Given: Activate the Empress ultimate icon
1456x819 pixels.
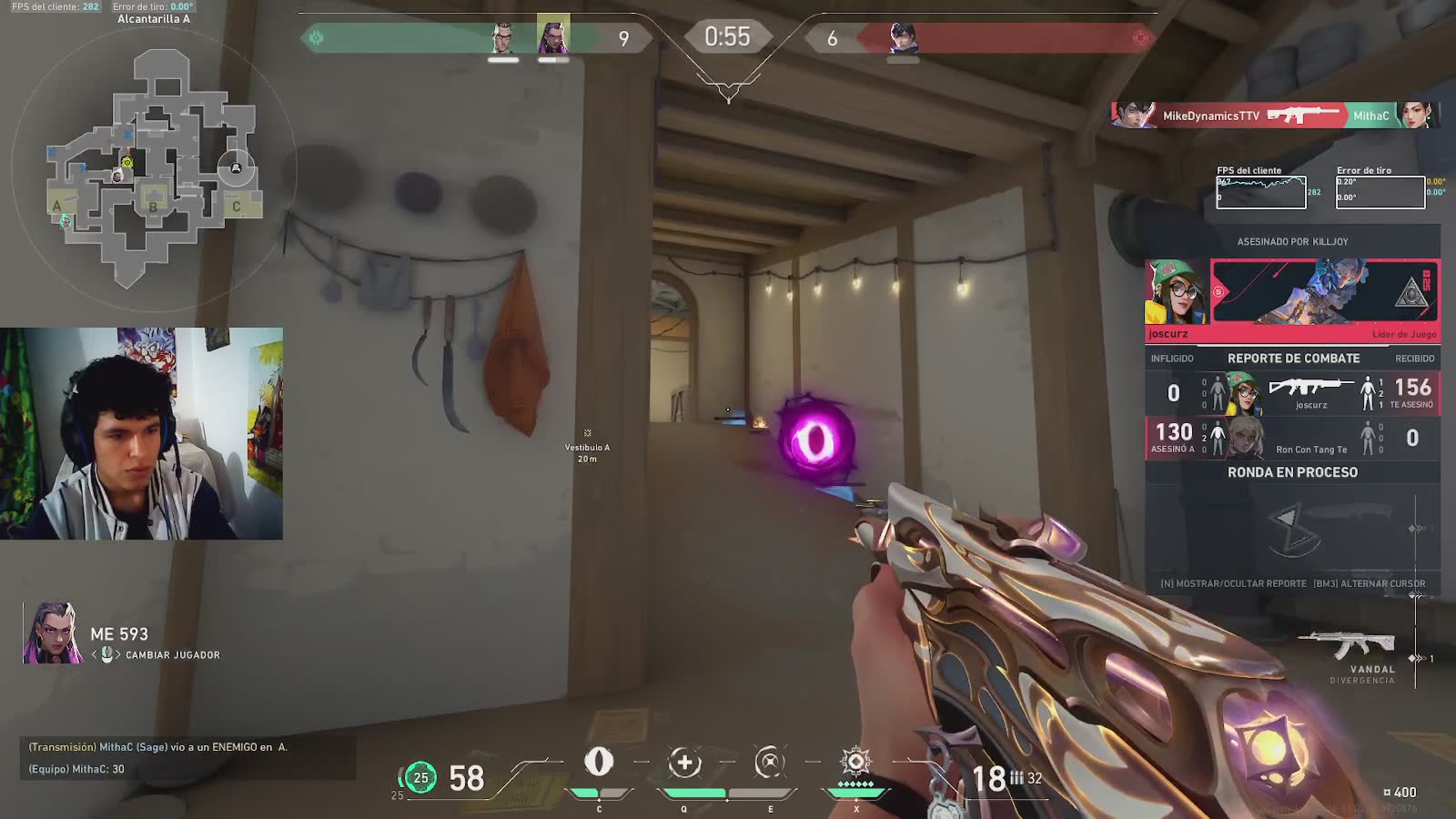Looking at the screenshot, I should click(x=855, y=762).
